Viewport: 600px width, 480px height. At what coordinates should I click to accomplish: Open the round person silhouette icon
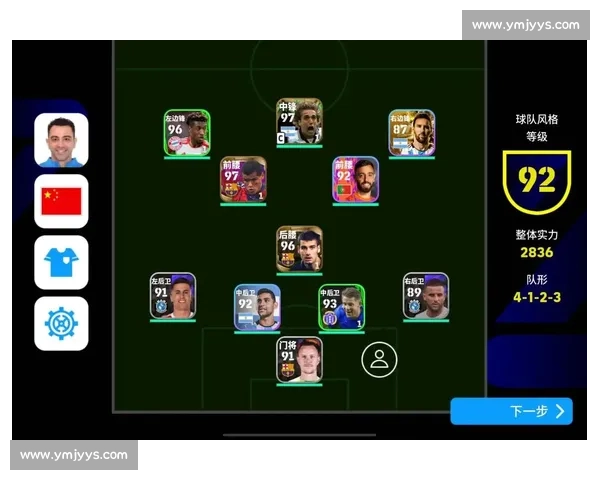[379, 360]
